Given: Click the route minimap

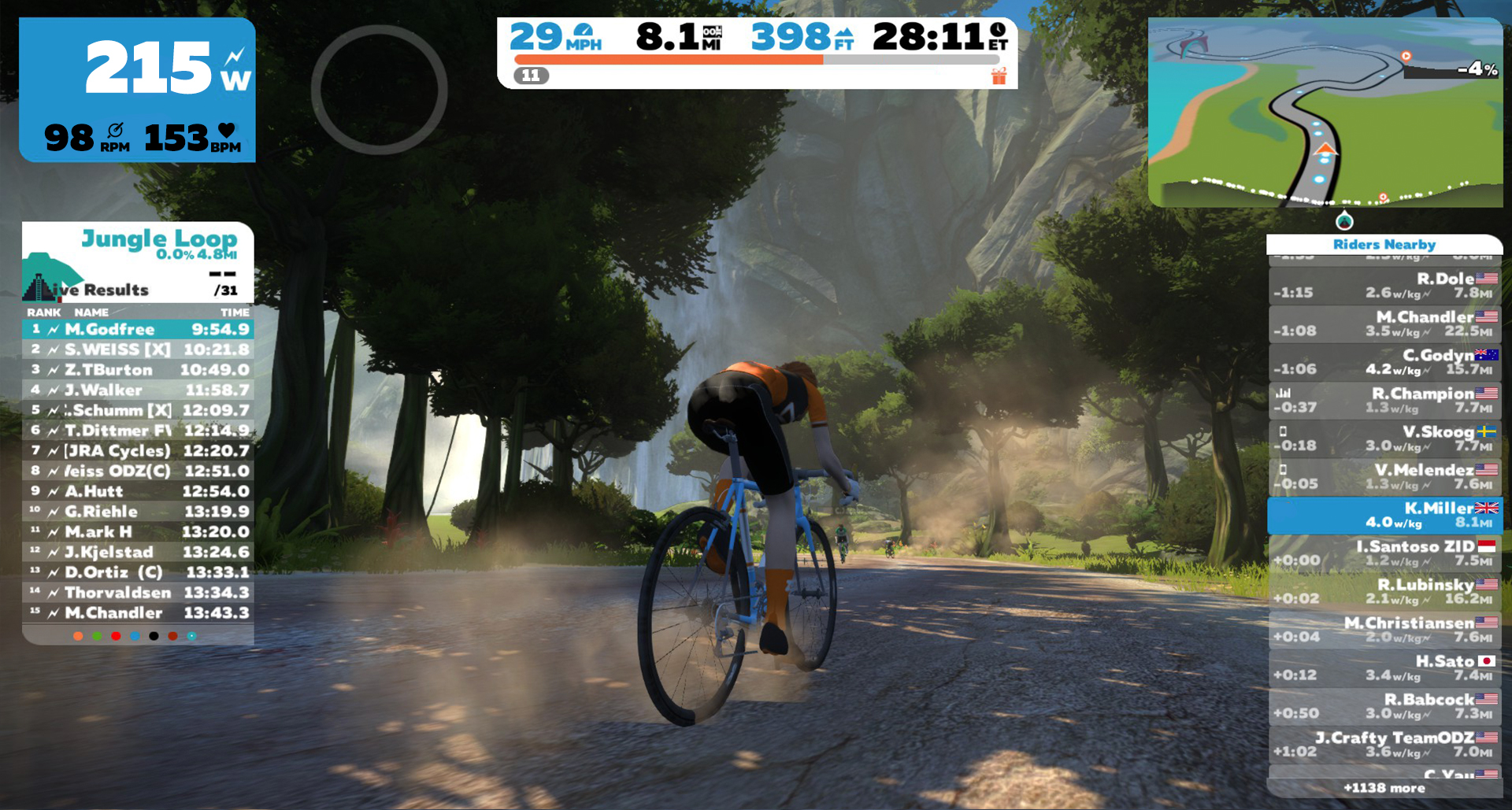Looking at the screenshot, I should (1325, 113).
